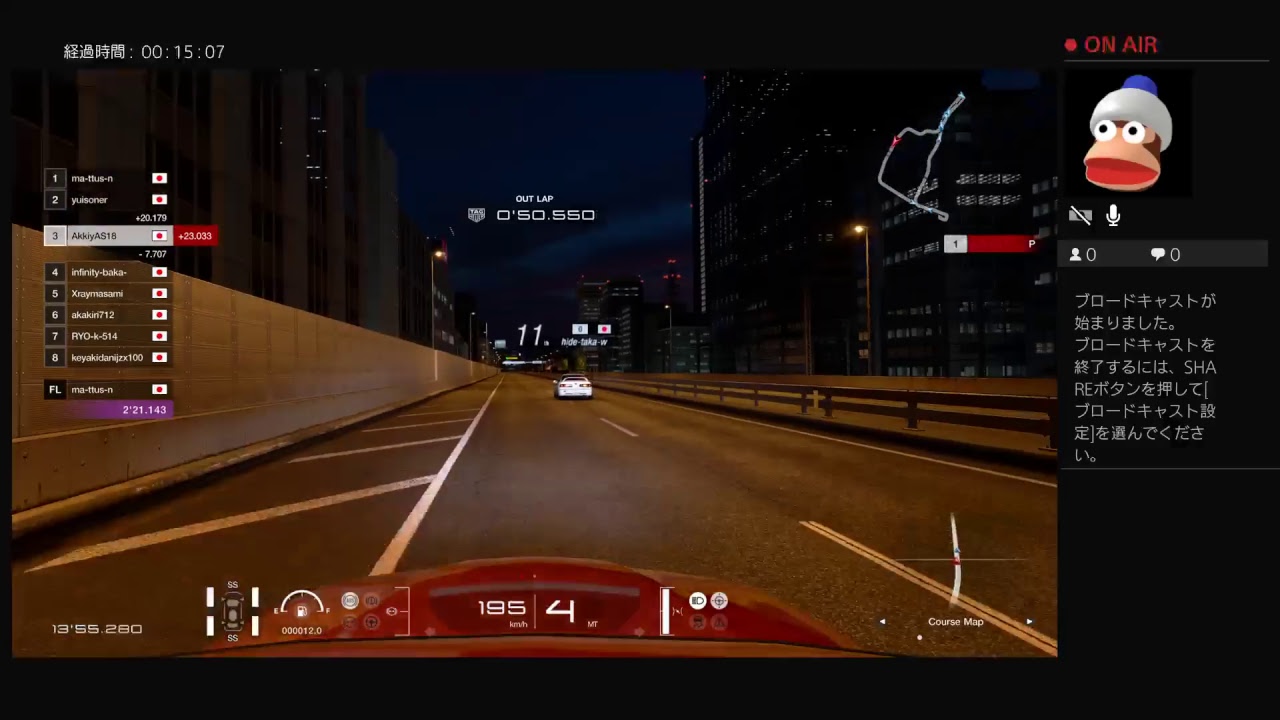Click the viewer count person icon
The height and width of the screenshot is (720, 1280).
(x=1078, y=254)
